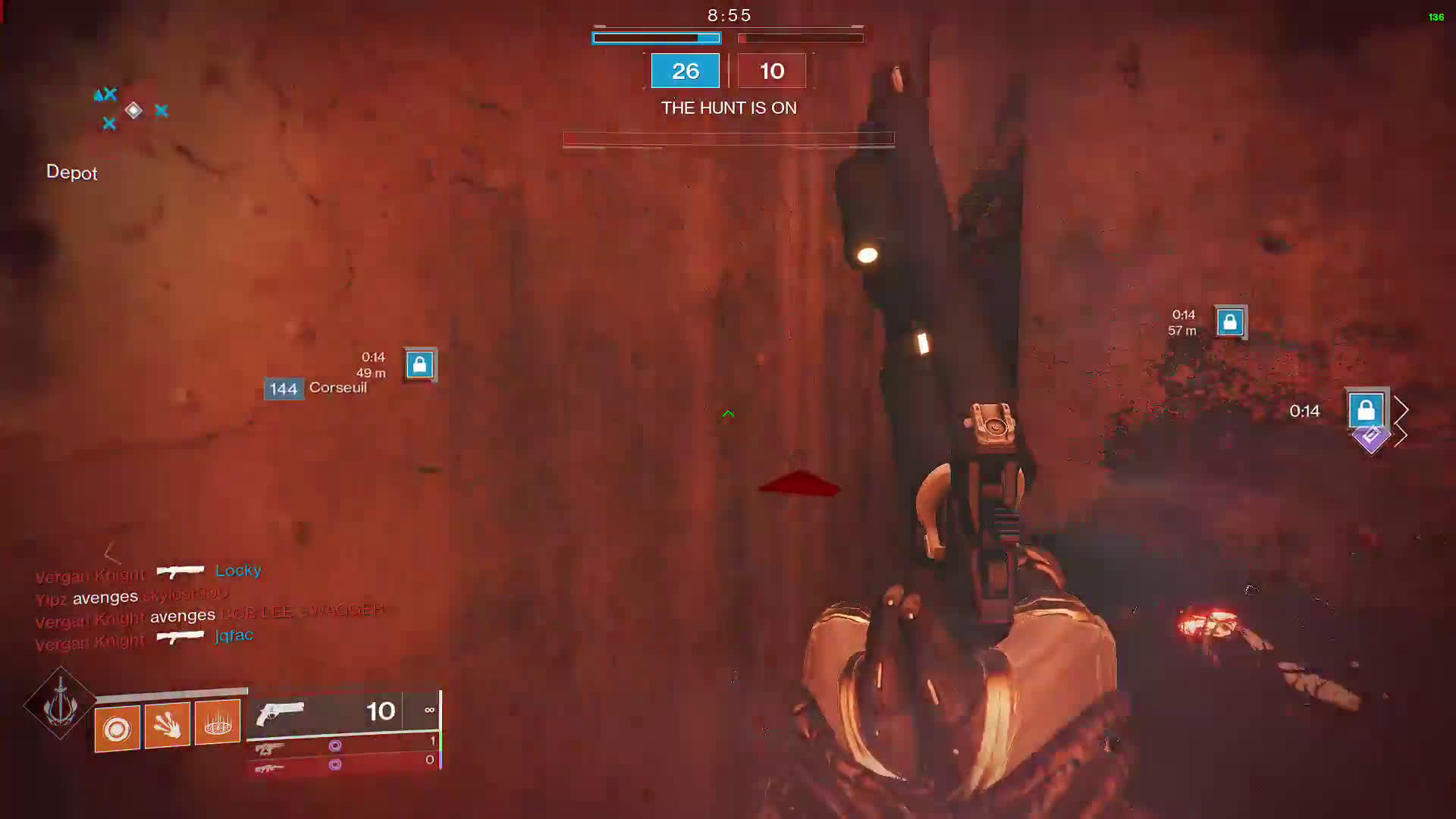The image size is (1456, 819).
Task: Select the Corseuil player nameplate
Action: coord(316,388)
